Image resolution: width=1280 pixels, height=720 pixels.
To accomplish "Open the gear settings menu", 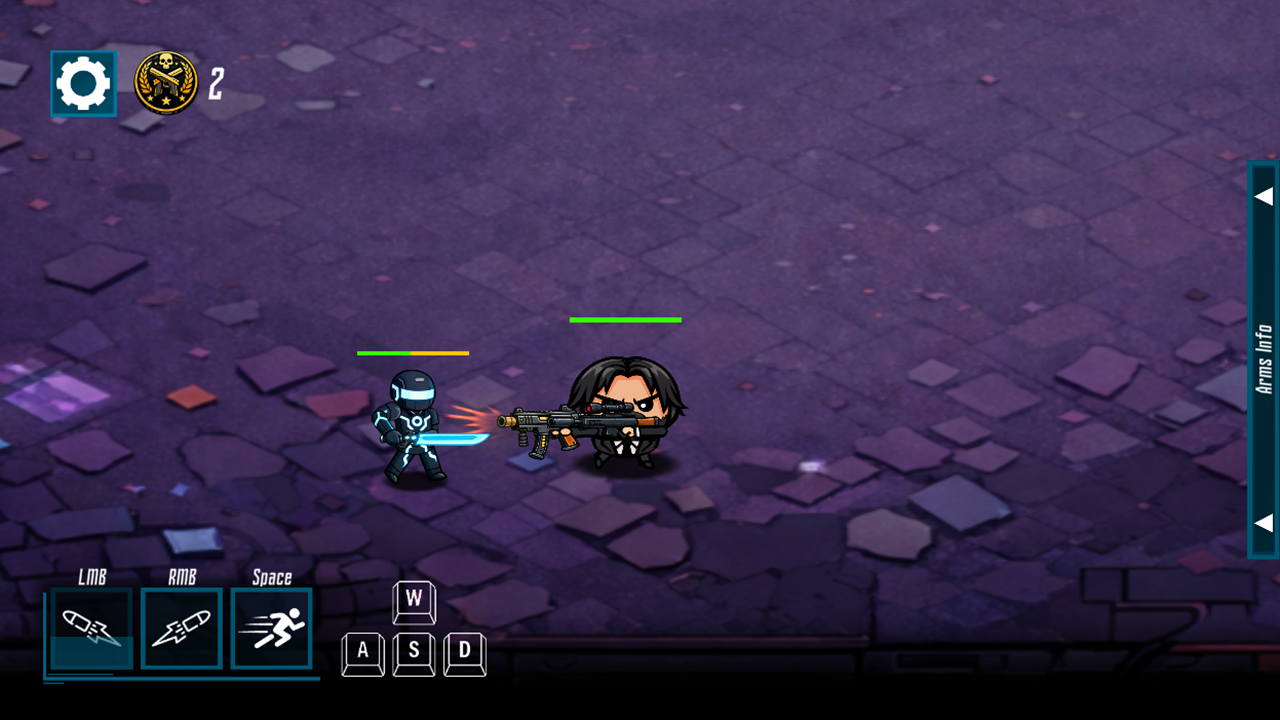I will tap(83, 84).
